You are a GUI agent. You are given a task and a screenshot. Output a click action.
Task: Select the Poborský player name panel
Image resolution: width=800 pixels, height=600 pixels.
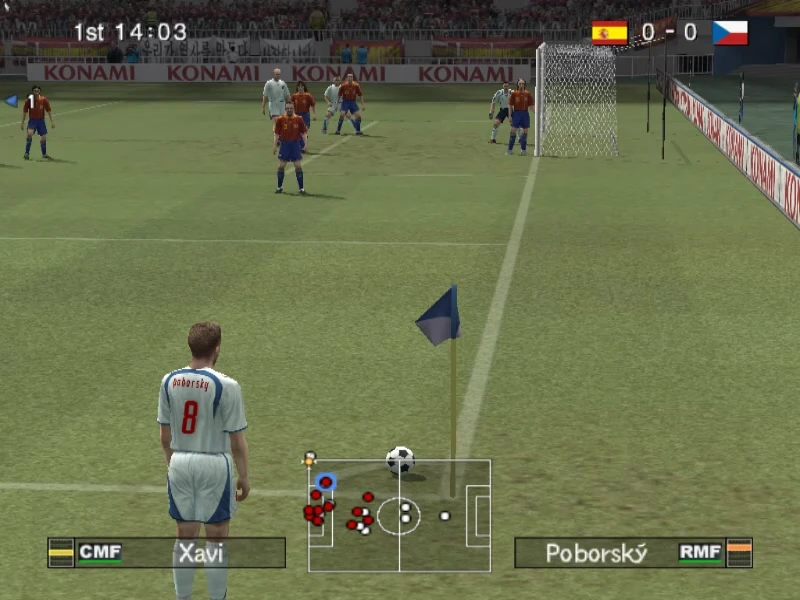[x=632, y=552]
